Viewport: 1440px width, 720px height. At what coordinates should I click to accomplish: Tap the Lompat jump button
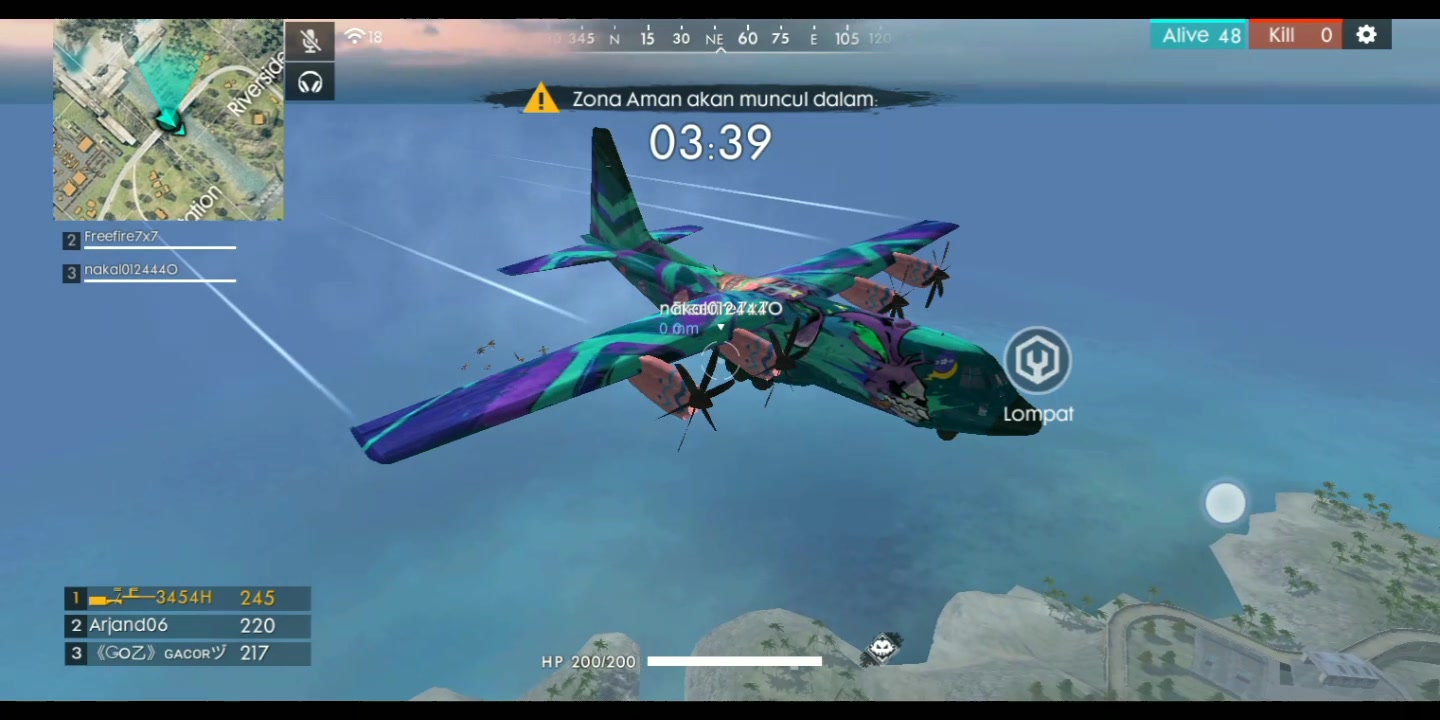pyautogui.click(x=1038, y=362)
